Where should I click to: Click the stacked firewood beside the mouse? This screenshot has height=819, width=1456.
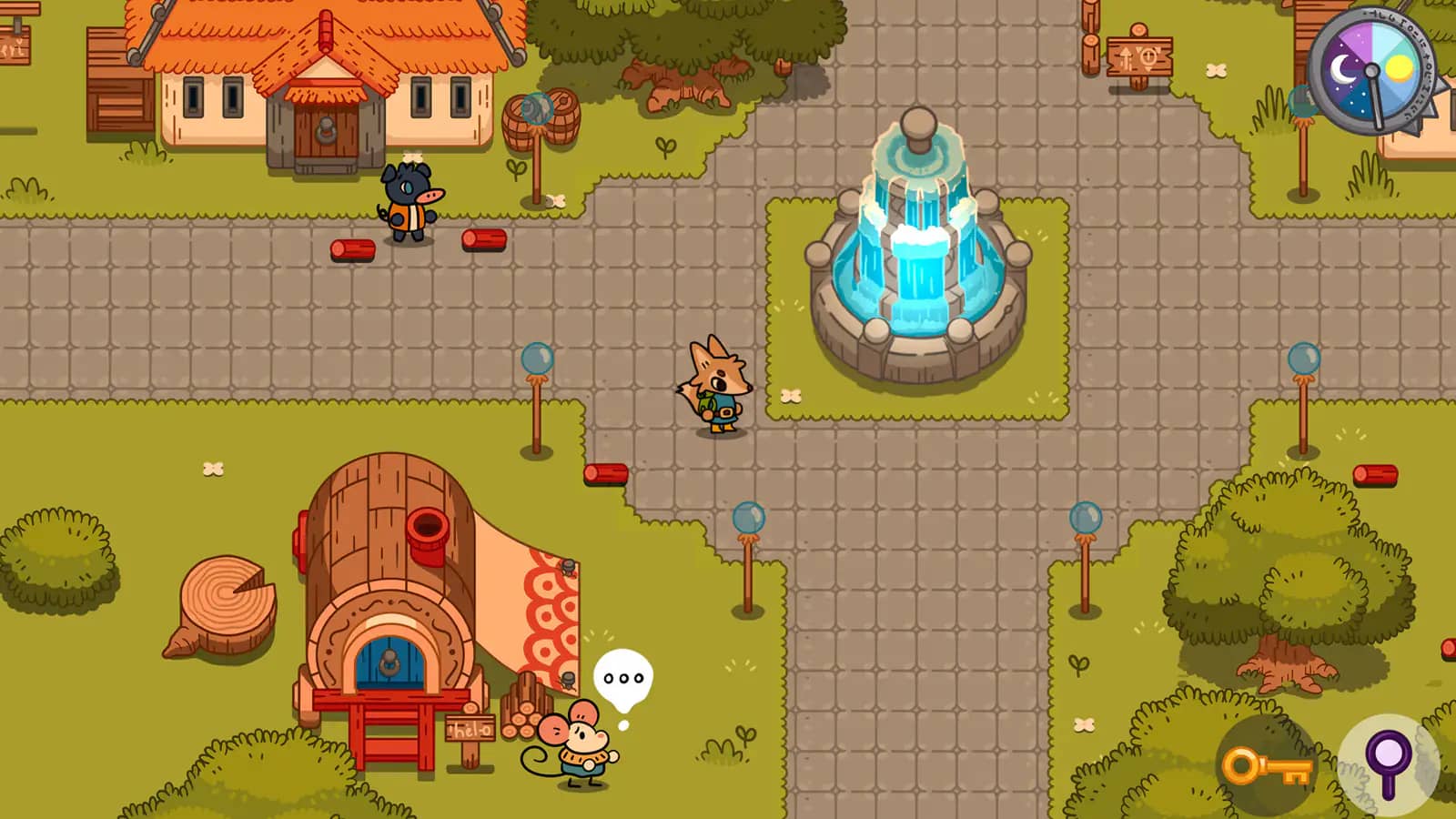tap(520, 715)
